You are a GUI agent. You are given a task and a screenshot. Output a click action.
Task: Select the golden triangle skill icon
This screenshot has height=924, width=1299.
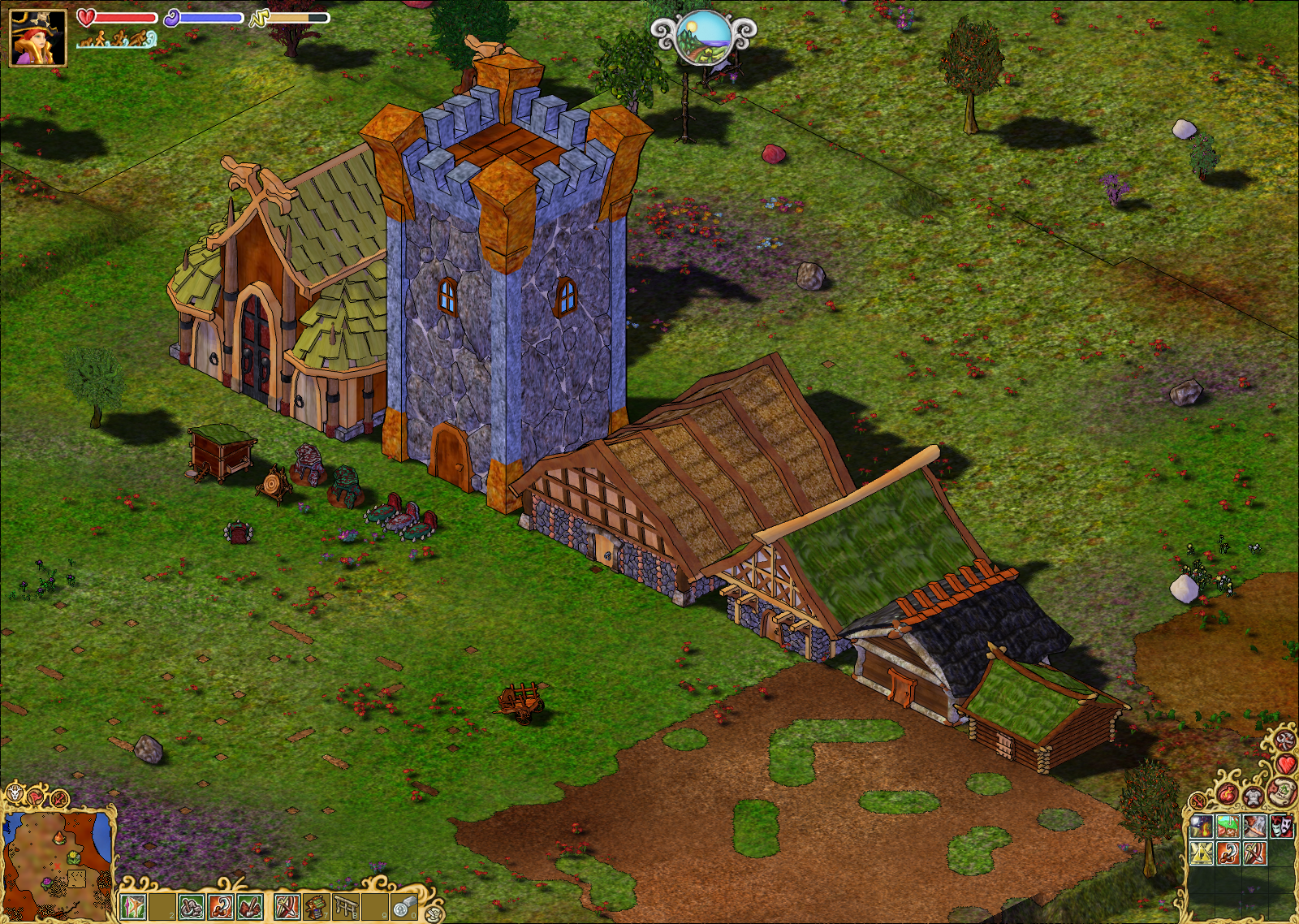[x=1202, y=853]
